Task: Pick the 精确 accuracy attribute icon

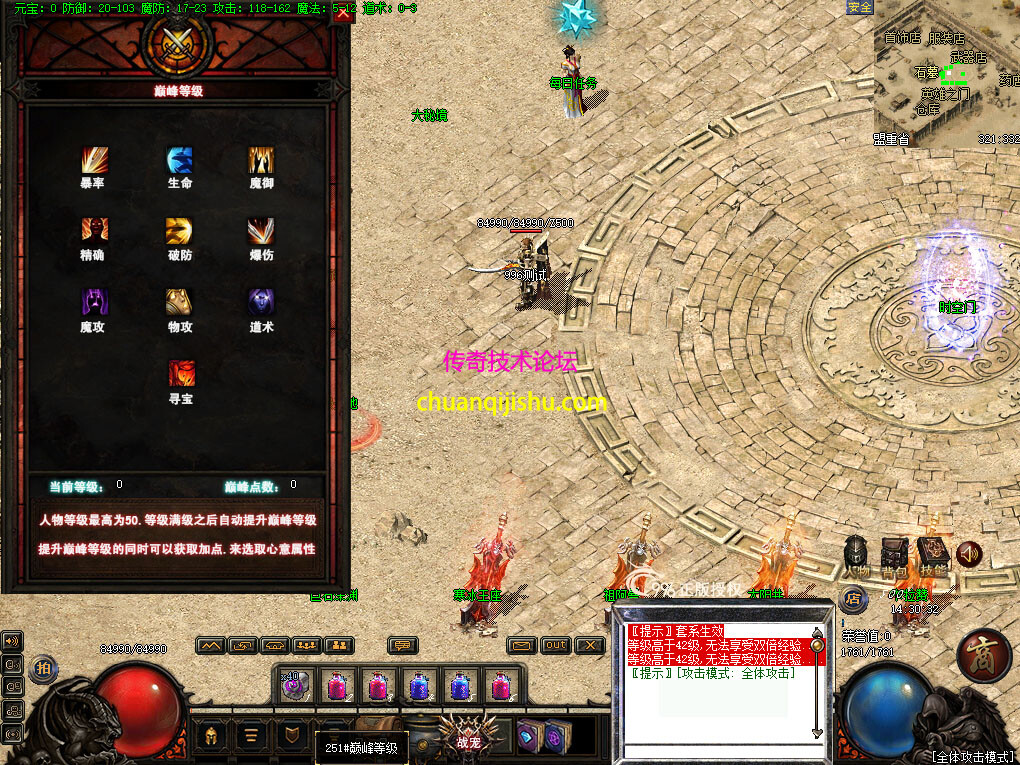Action: 94,231
